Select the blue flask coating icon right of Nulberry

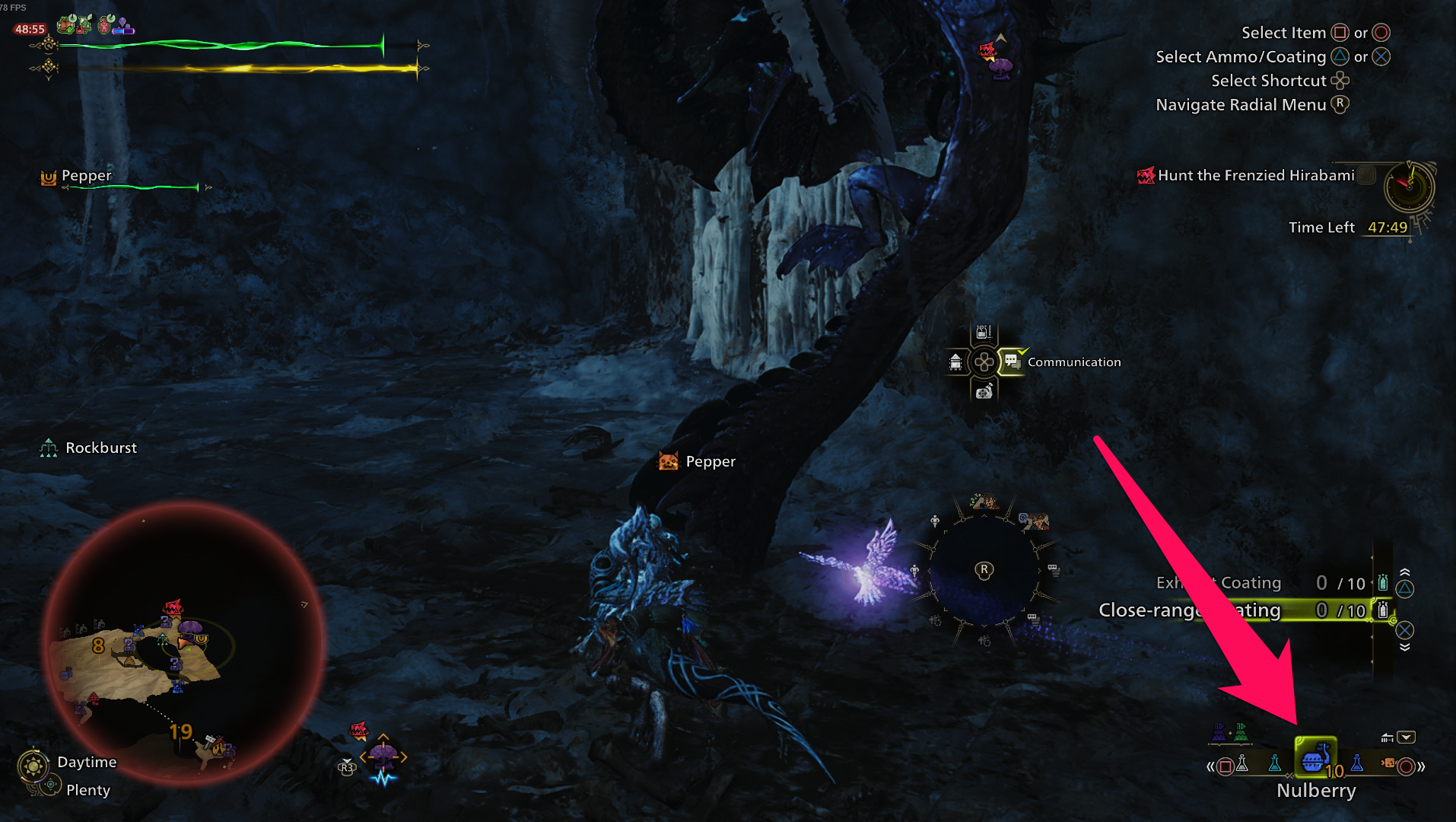[1356, 765]
